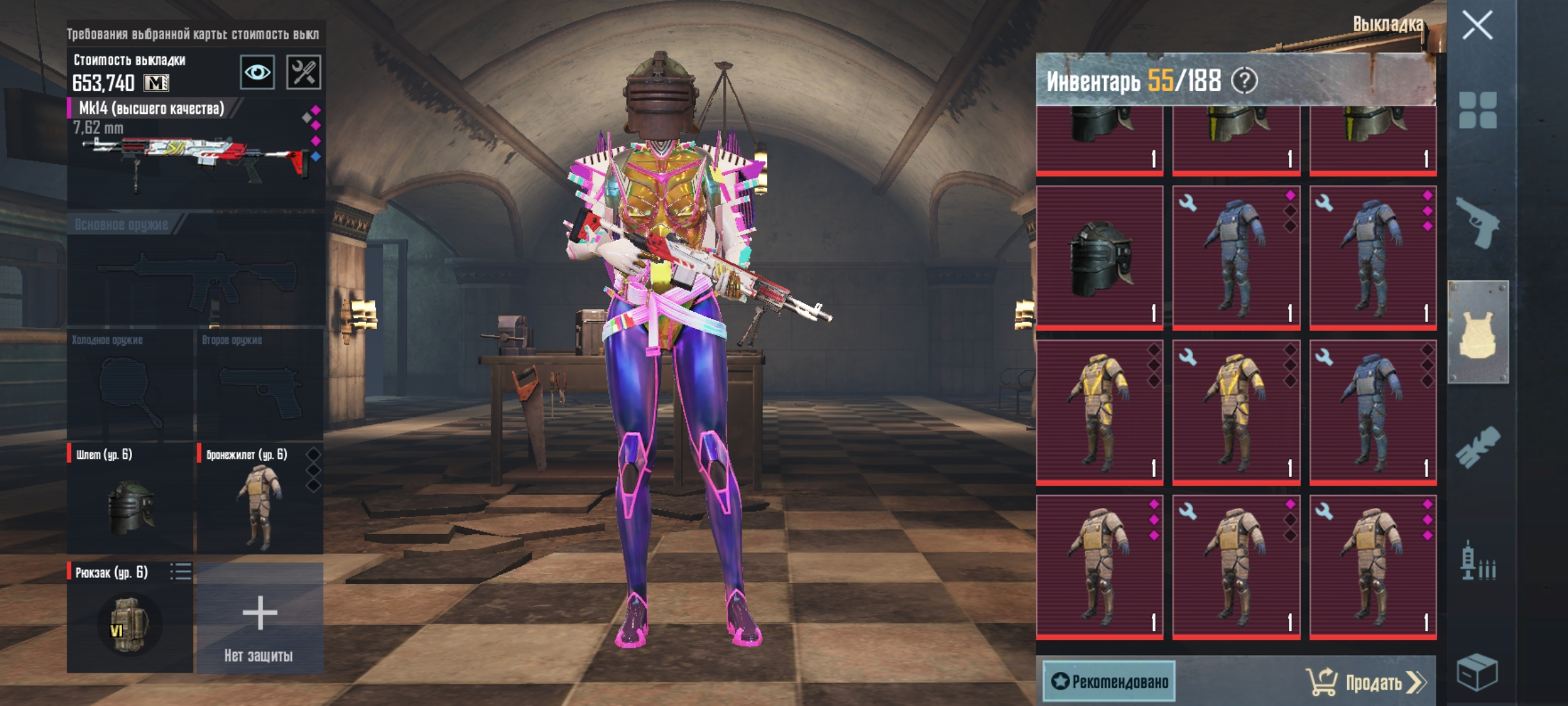The height and width of the screenshot is (706, 1568).
Task: Open the backpack contents list icon
Action: click(180, 572)
